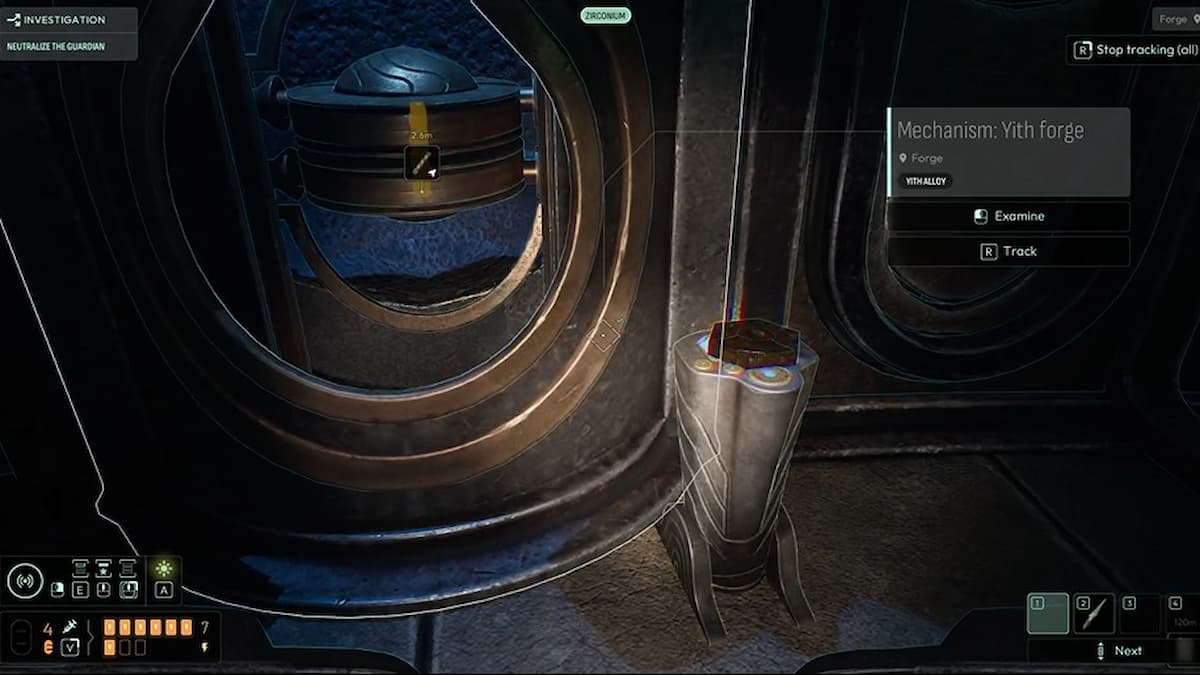Select highlighted hotbar slot 1
The height and width of the screenshot is (675, 1200).
coord(1047,613)
